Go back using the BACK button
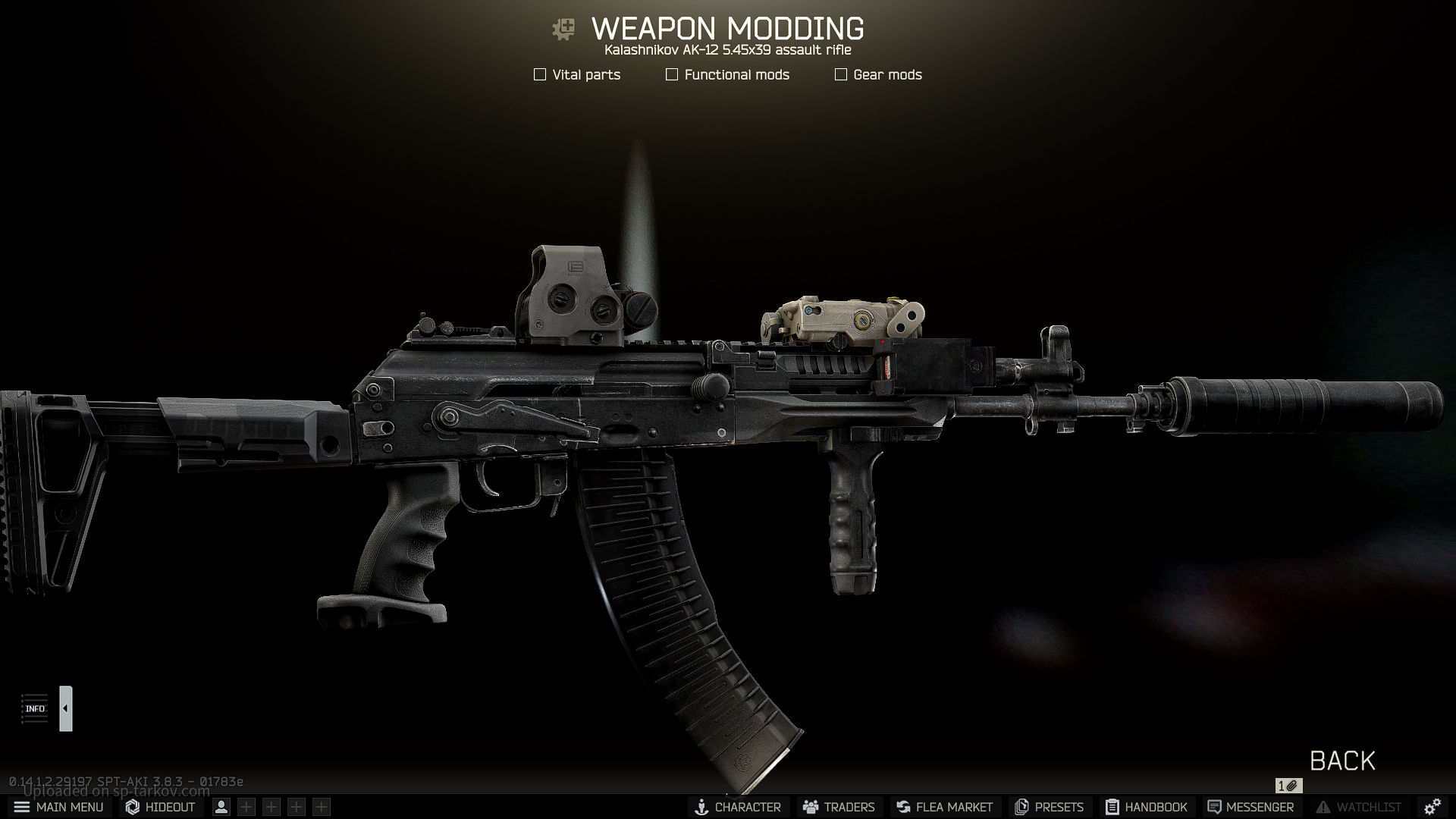The image size is (1456, 819). (1342, 761)
